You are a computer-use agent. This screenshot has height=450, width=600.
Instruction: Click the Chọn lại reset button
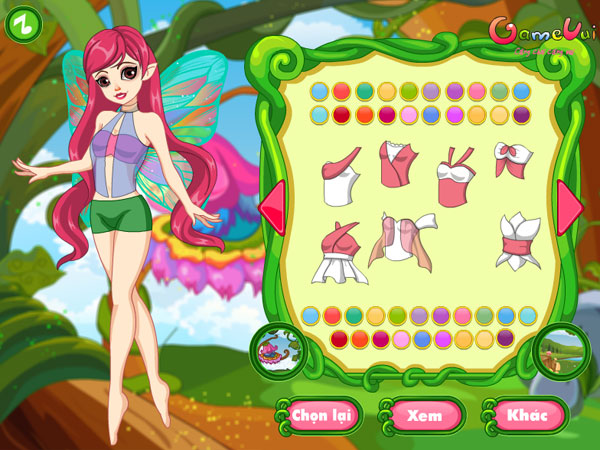pos(324,414)
